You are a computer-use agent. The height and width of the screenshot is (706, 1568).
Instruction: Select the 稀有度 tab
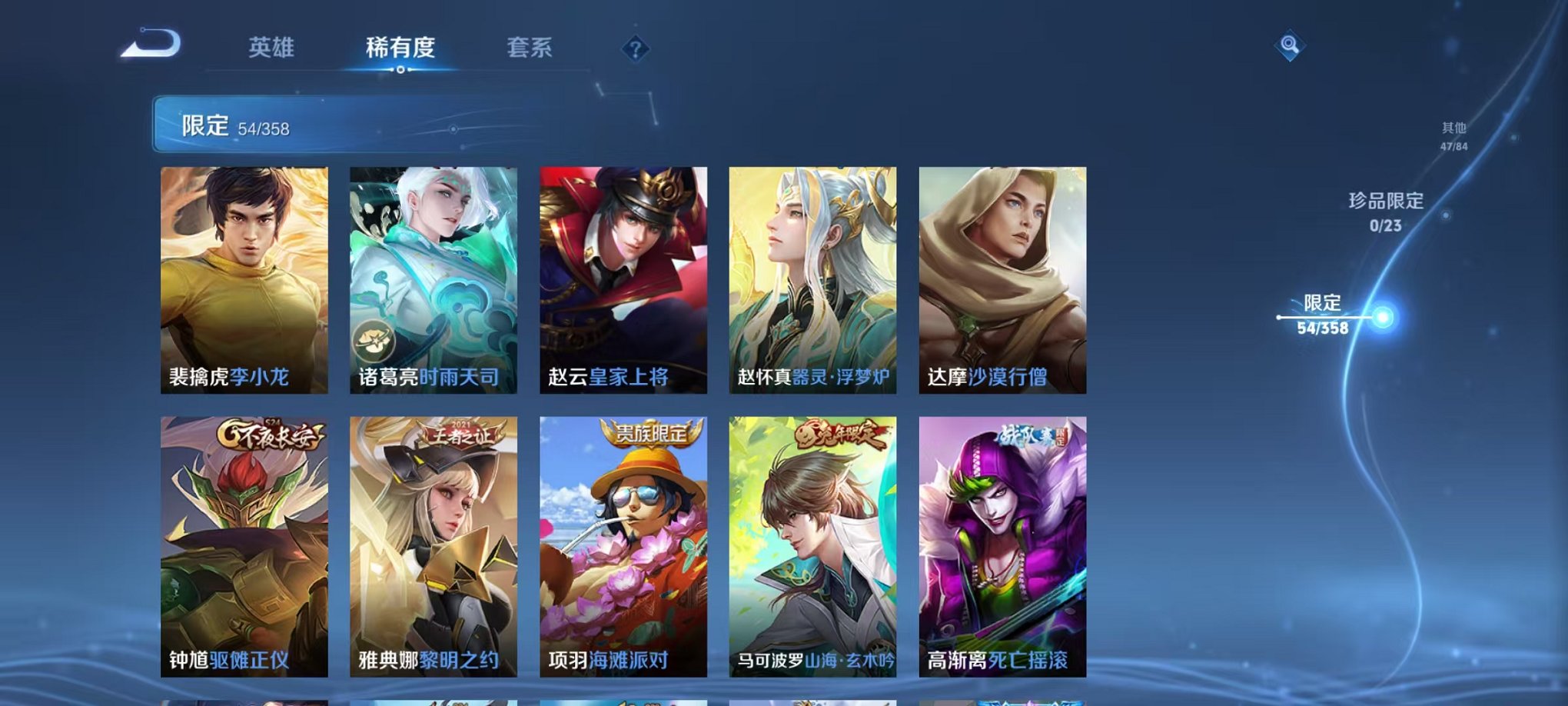[x=400, y=48]
